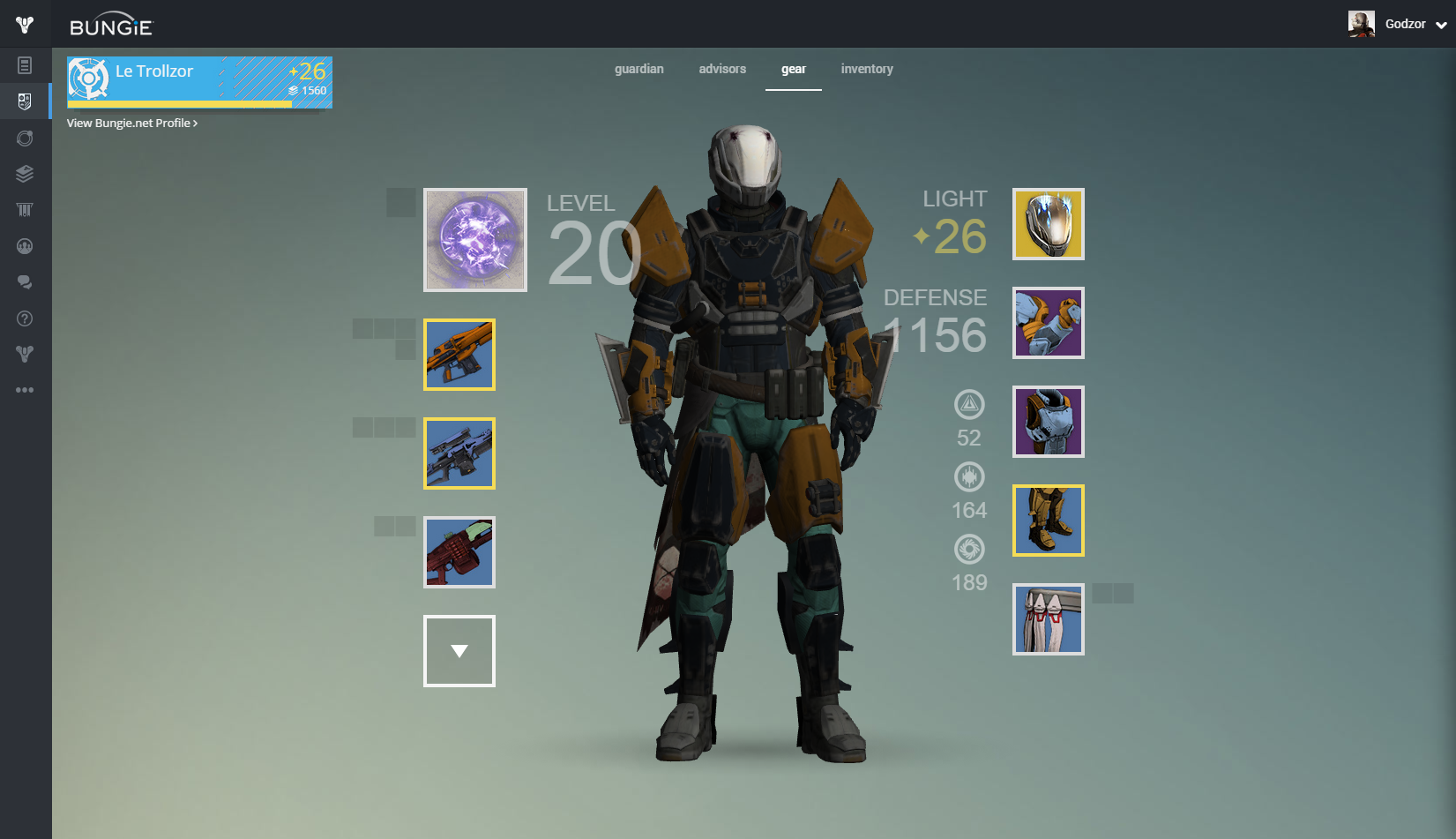Switch to the guardian tab
This screenshot has height=839, width=1456.
pyautogui.click(x=638, y=69)
